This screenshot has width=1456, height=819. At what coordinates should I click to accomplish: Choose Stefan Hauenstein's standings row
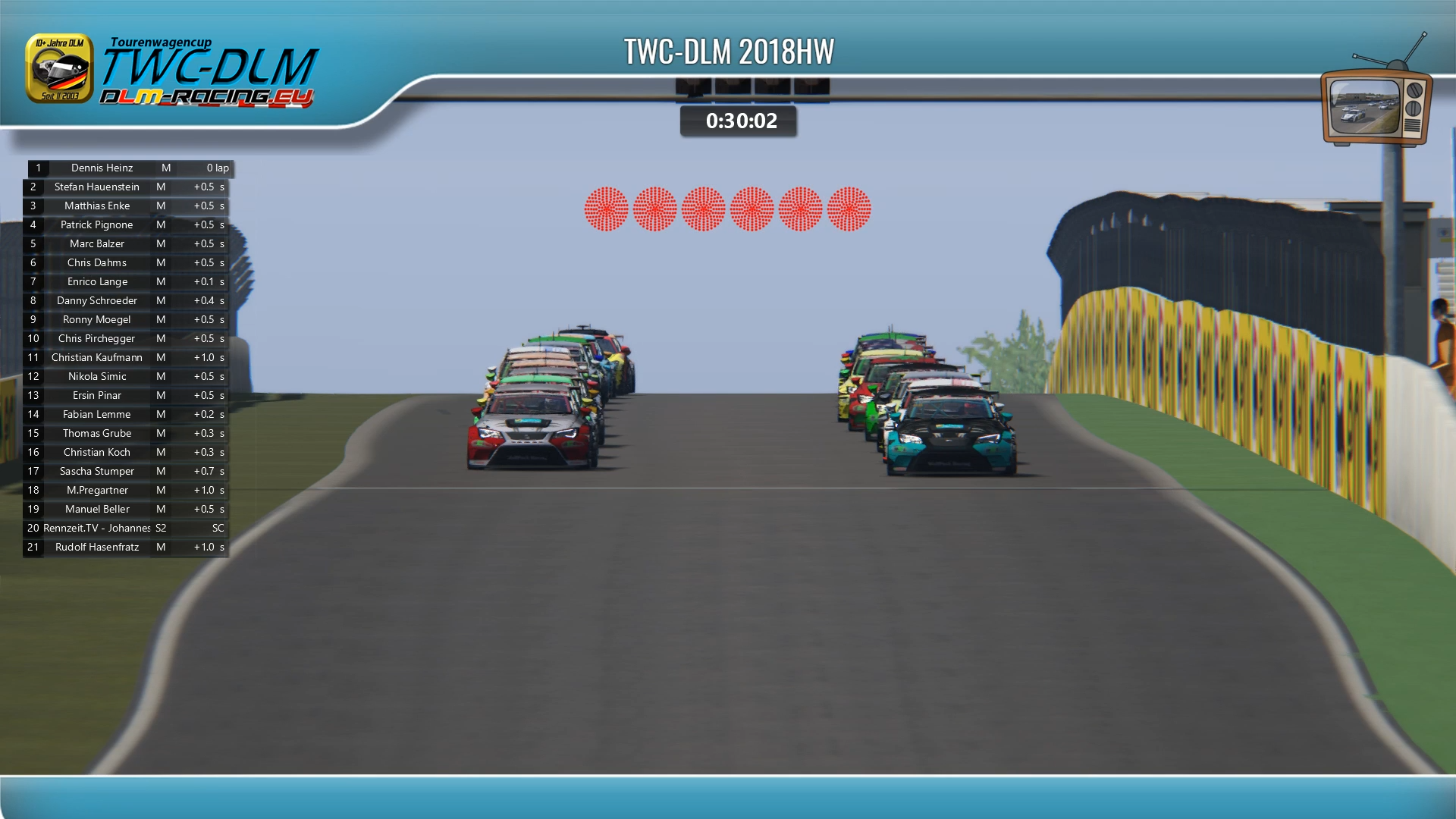[x=97, y=187]
